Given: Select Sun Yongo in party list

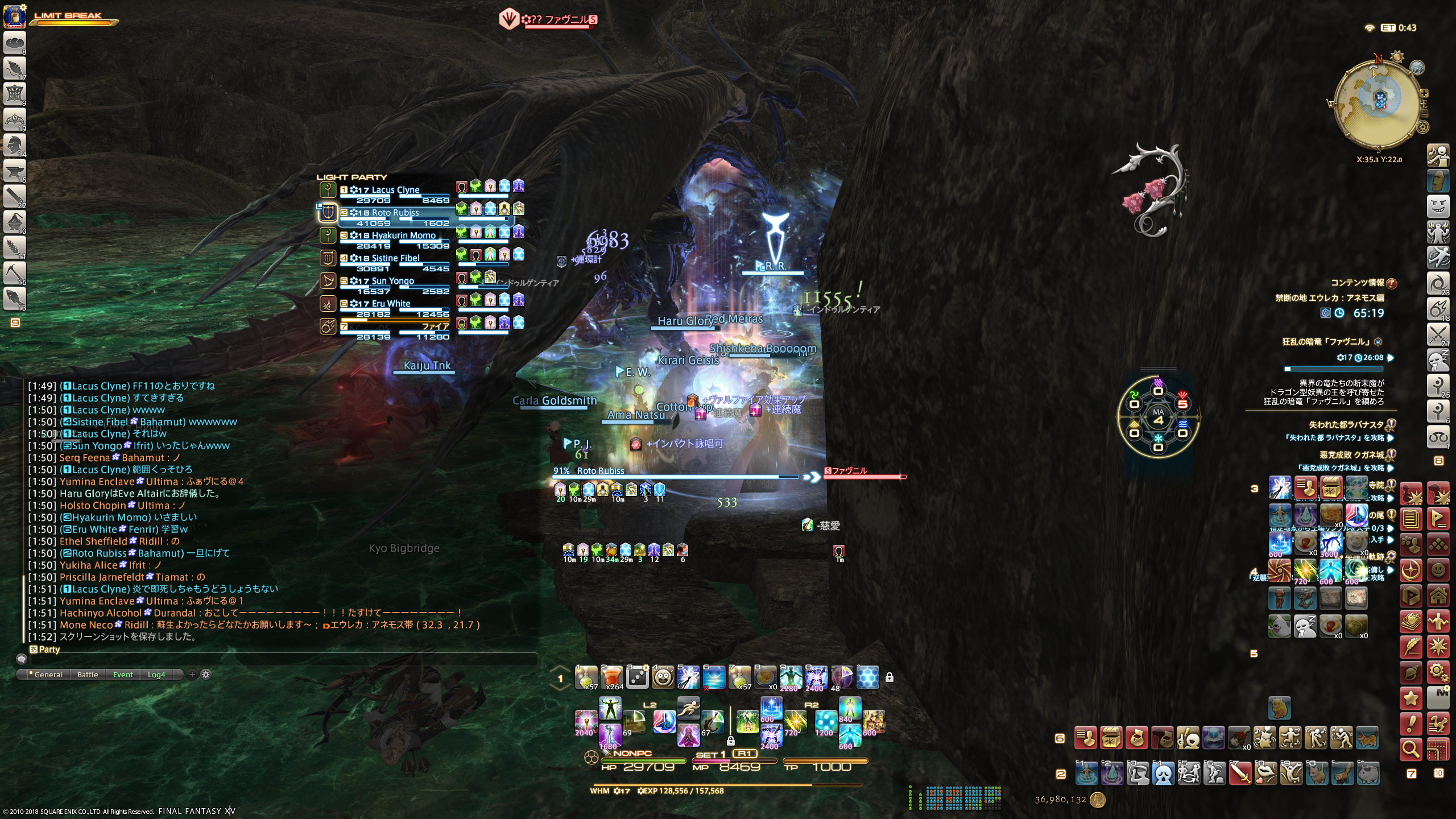Looking at the screenshot, I should [392, 281].
